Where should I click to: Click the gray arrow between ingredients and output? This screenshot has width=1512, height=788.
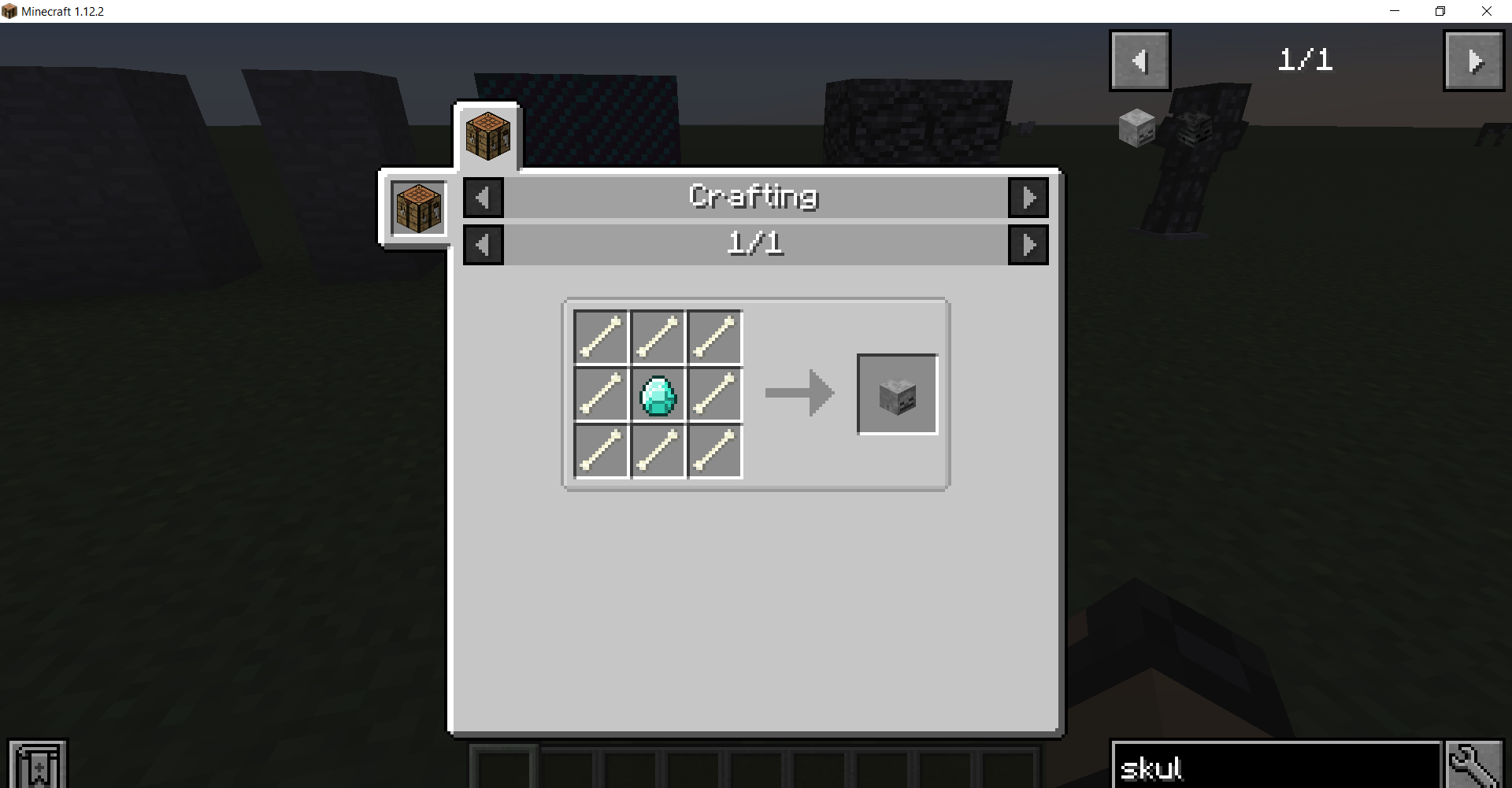pos(799,394)
